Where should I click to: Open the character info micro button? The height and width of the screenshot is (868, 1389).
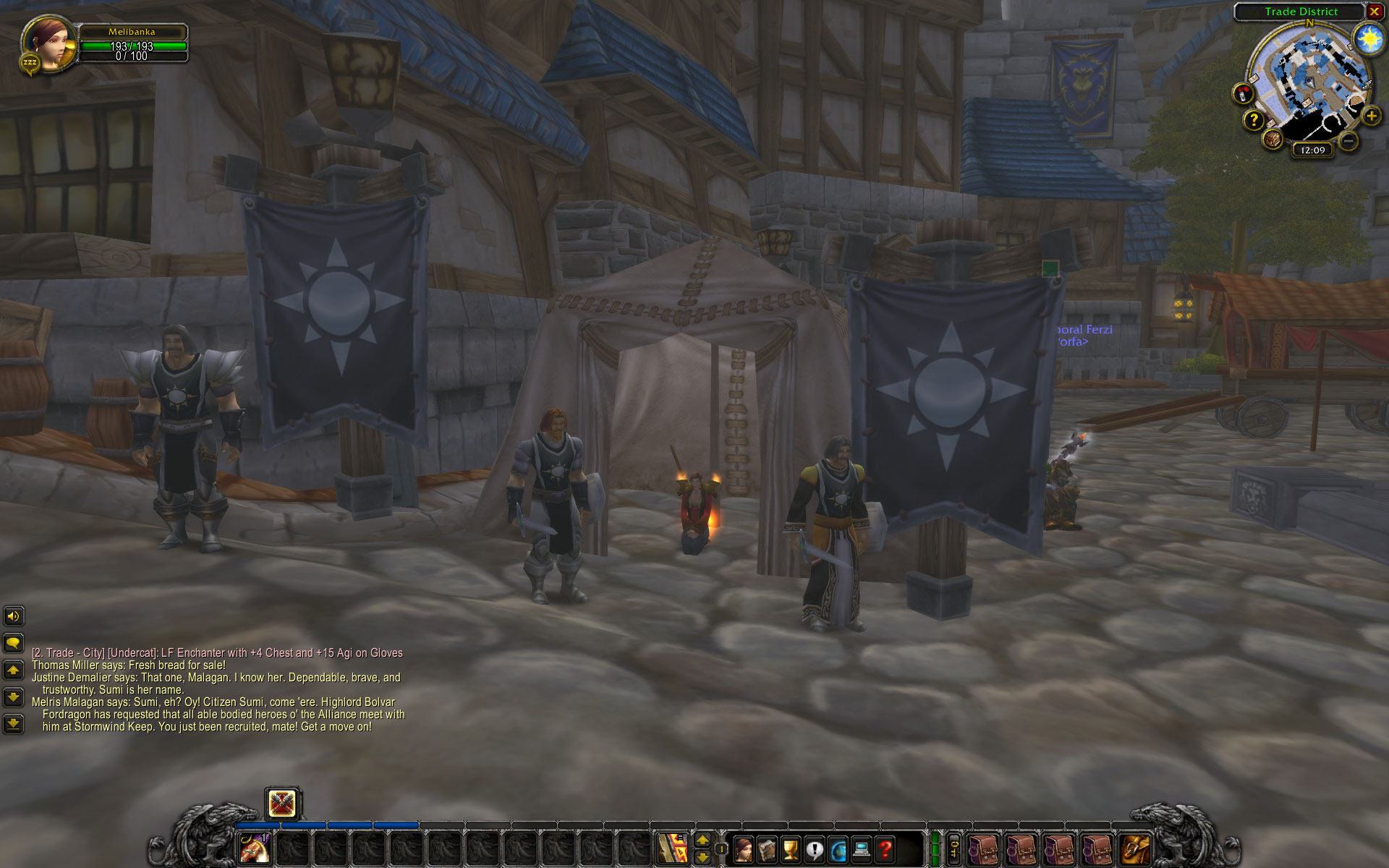pos(744,849)
